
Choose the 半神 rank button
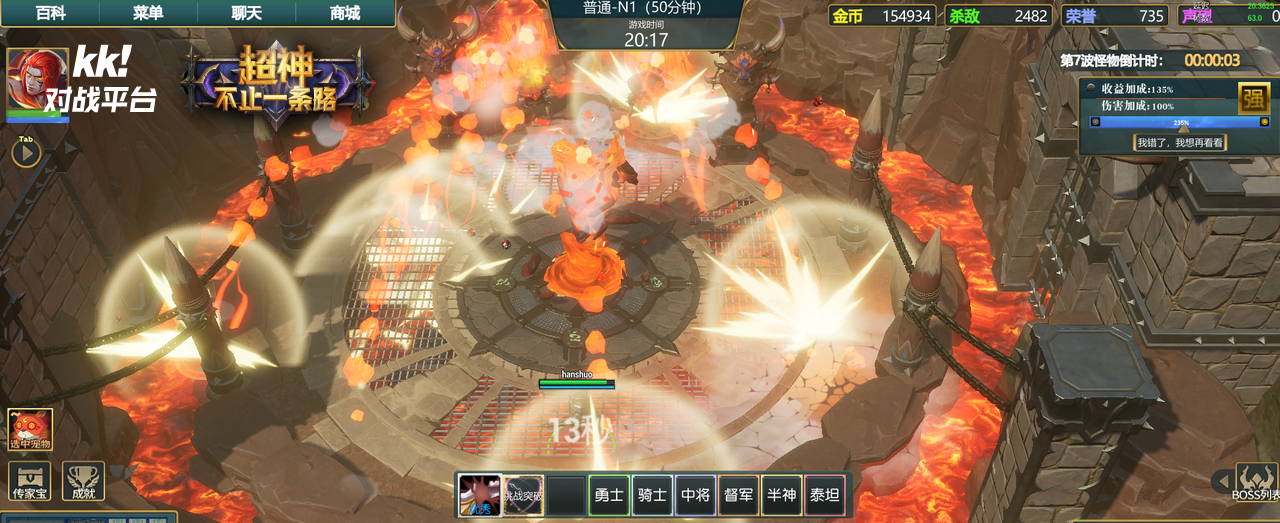pyautogui.click(x=782, y=494)
